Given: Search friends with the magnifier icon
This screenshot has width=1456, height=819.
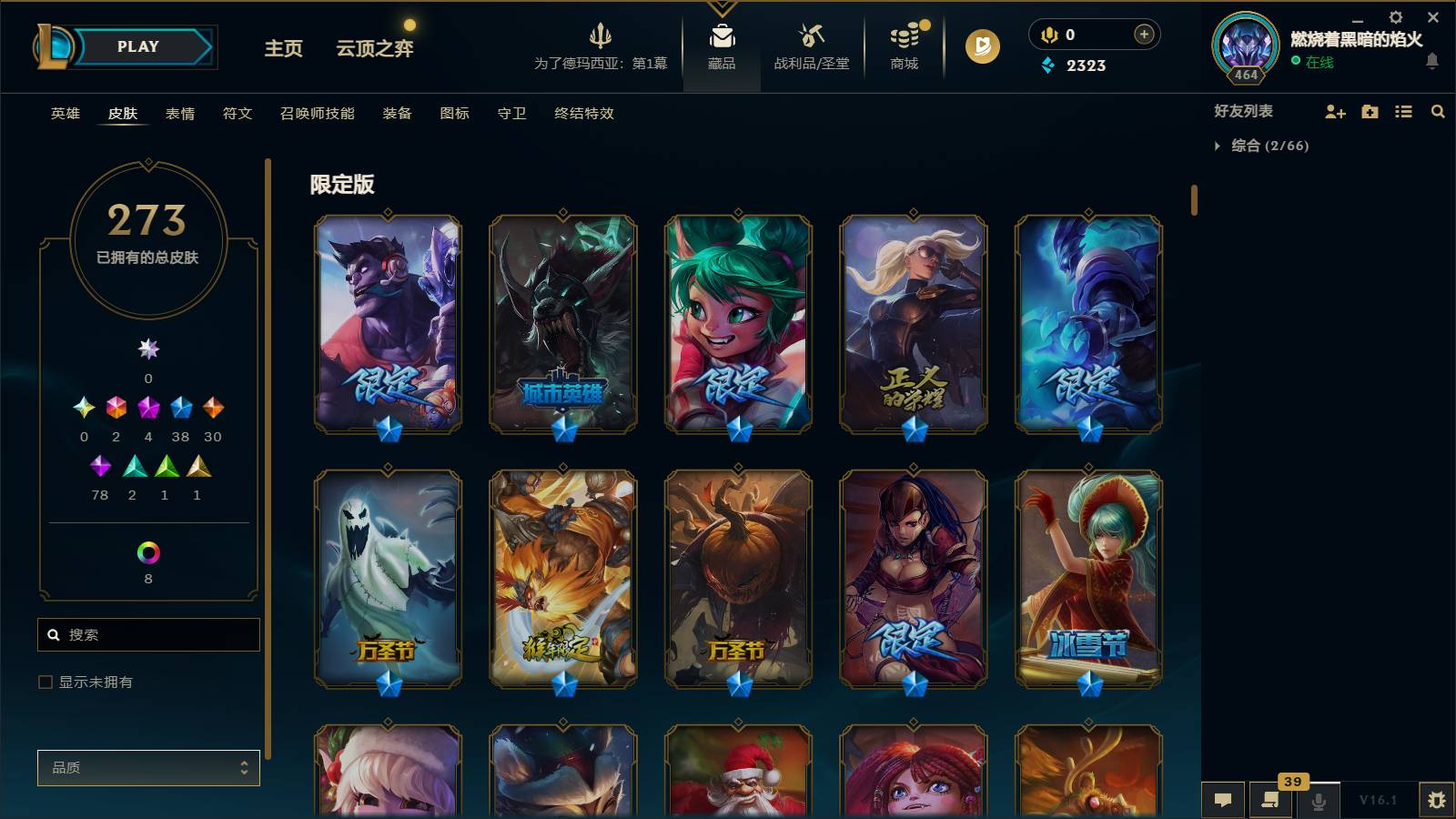Looking at the screenshot, I should pyautogui.click(x=1438, y=112).
